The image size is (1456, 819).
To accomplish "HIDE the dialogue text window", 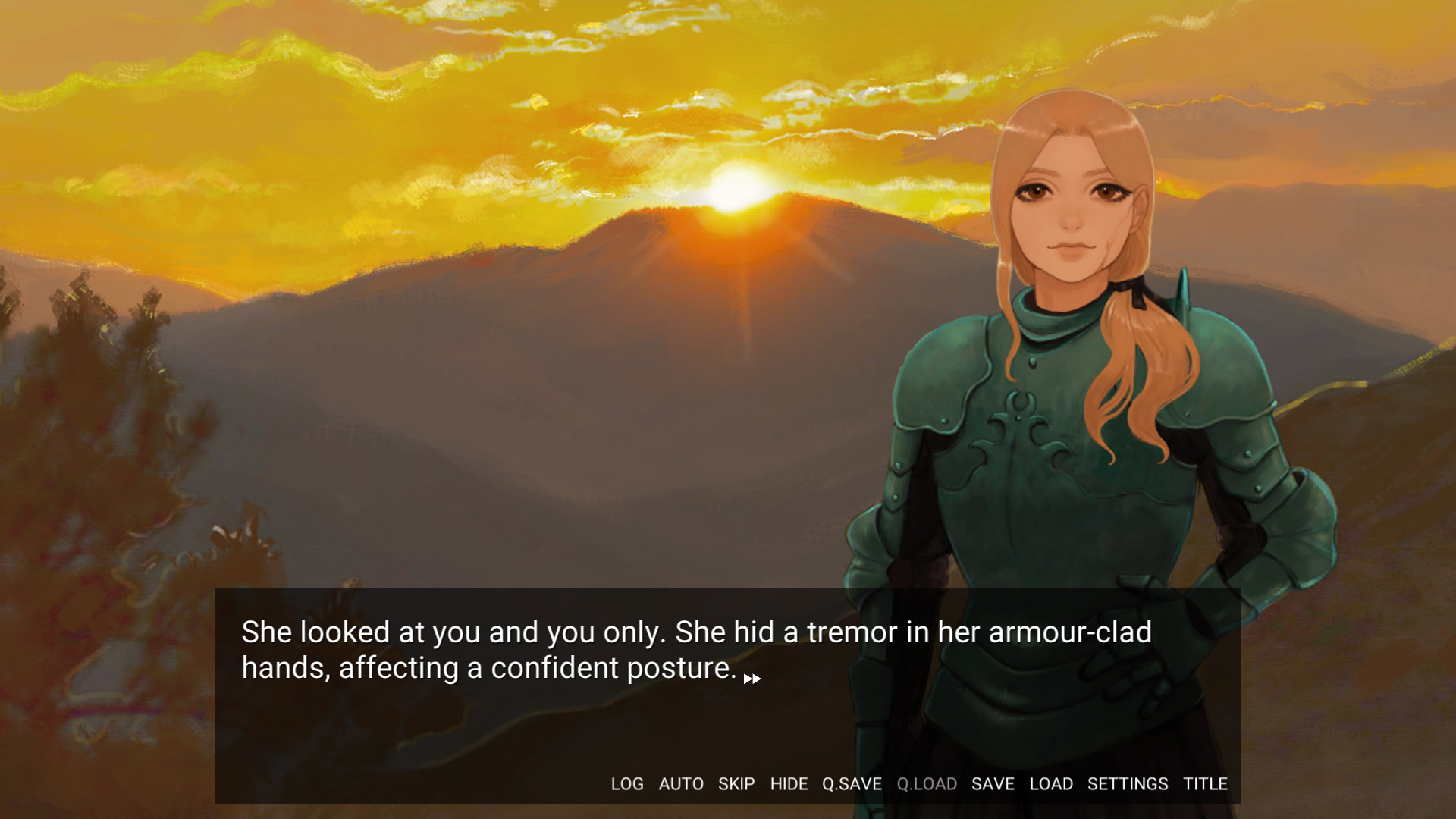I will click(789, 784).
